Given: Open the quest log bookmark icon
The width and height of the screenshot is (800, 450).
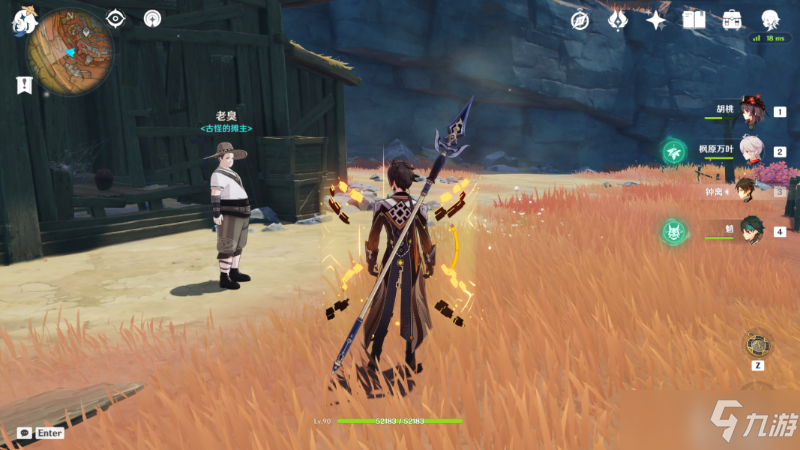Looking at the screenshot, I should [24, 86].
